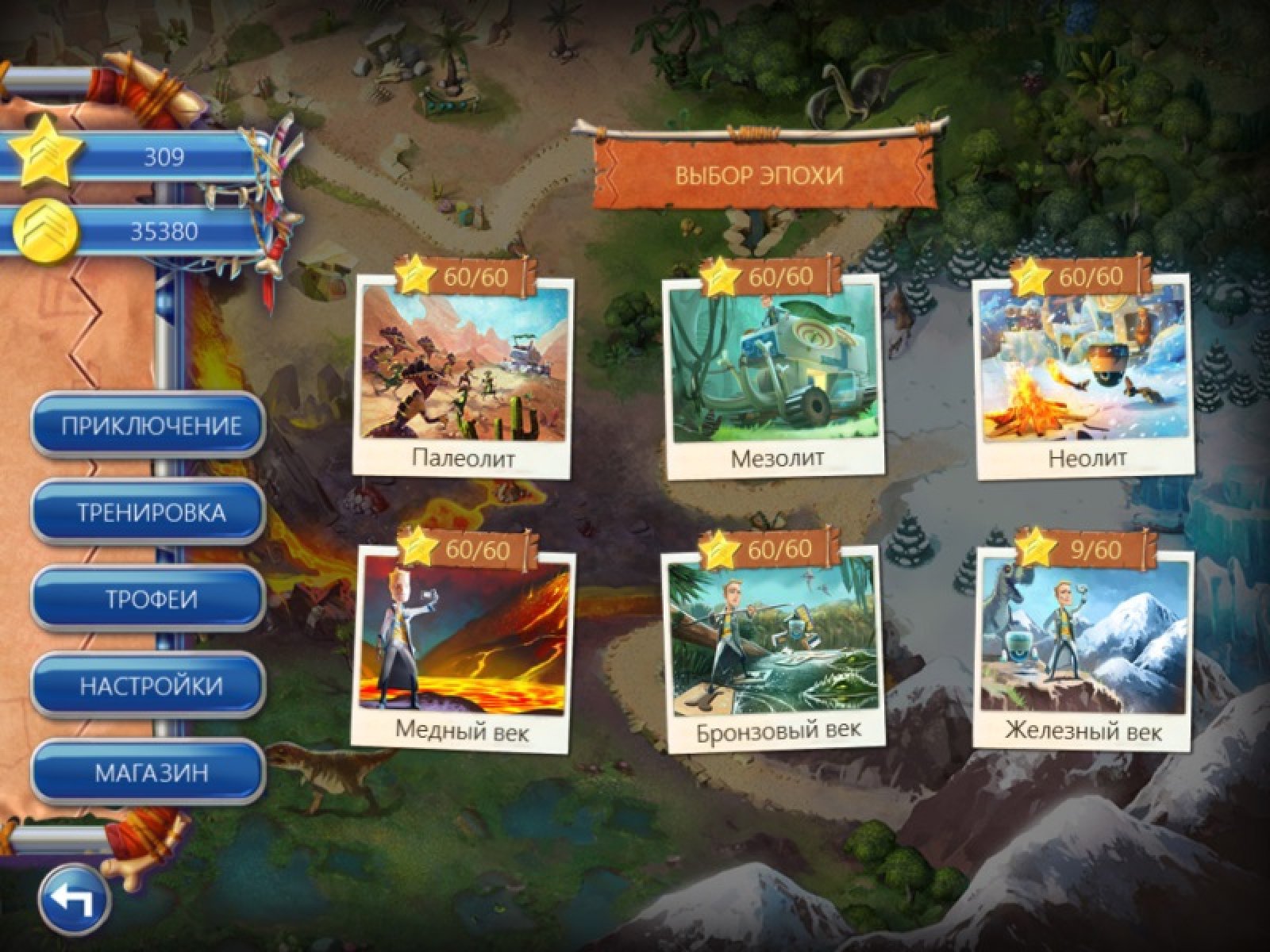Open Настройки settings
Viewport: 1270px width, 952px height.
coord(149,685)
